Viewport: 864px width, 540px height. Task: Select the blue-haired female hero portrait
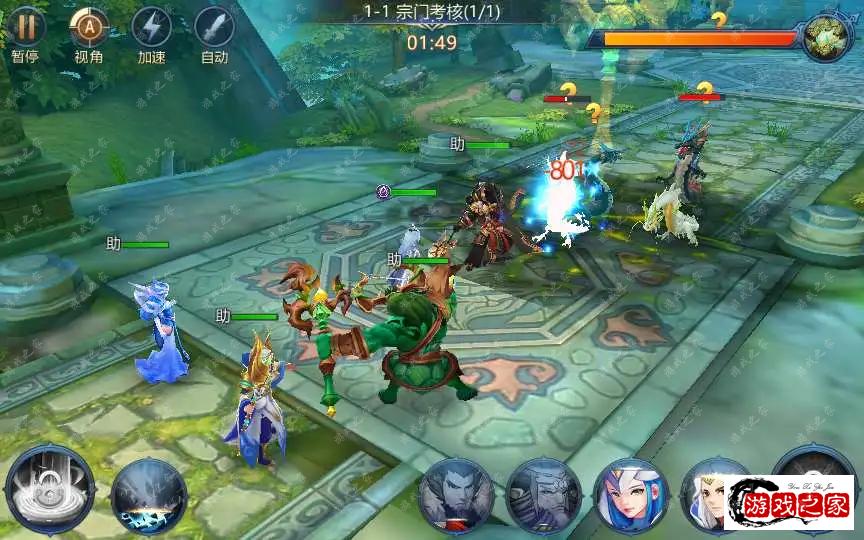[630, 496]
